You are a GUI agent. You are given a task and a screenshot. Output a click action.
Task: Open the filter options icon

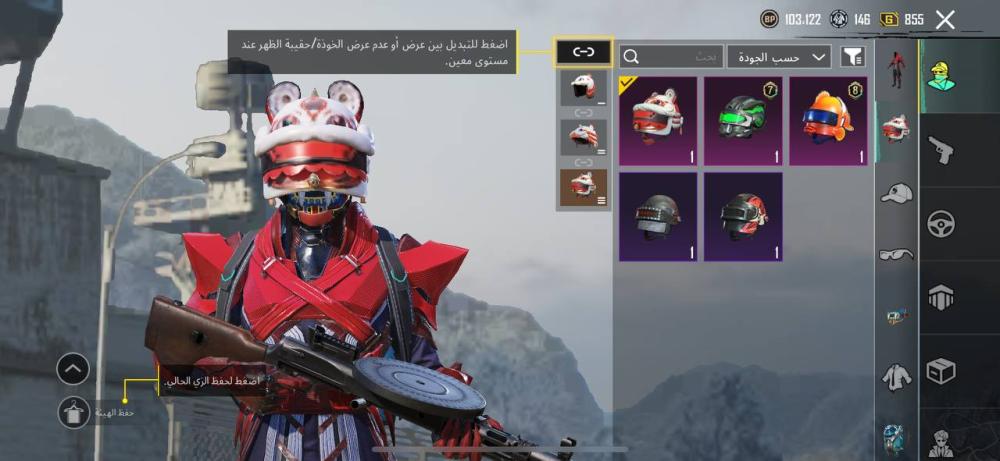(x=852, y=57)
